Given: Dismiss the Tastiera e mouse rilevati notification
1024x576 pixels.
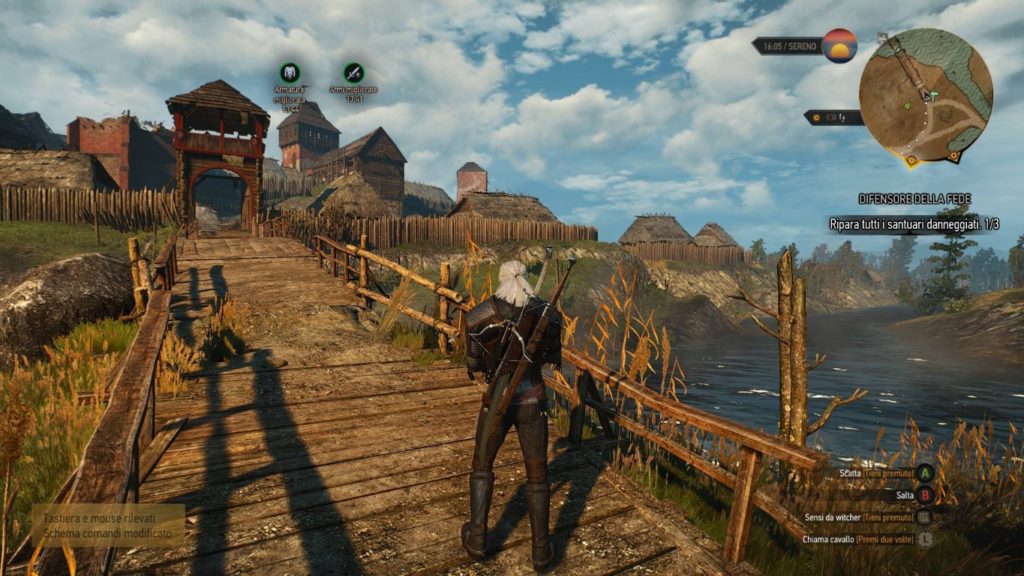Looking at the screenshot, I should [108, 523].
